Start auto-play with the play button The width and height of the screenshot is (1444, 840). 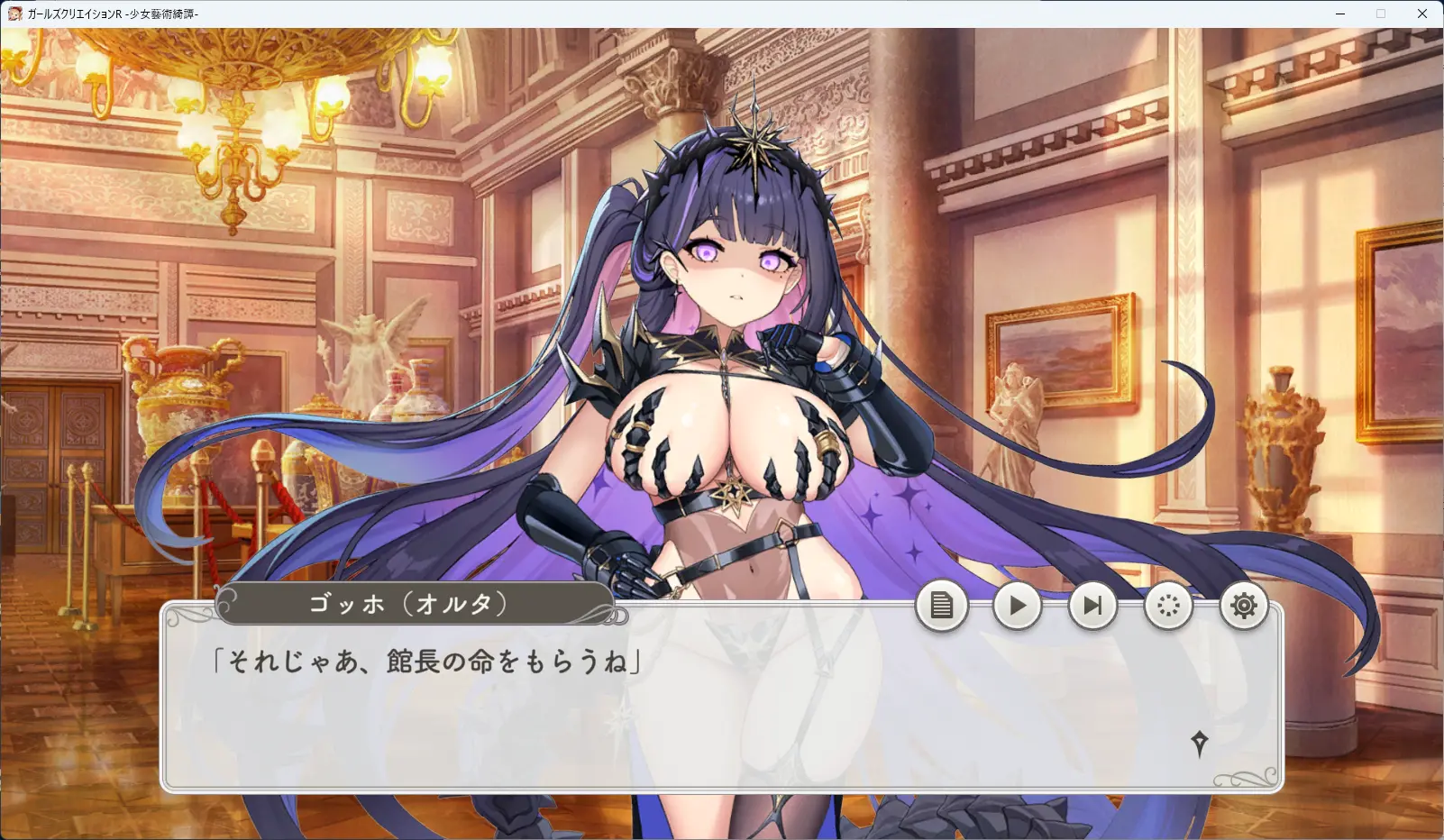point(1017,606)
